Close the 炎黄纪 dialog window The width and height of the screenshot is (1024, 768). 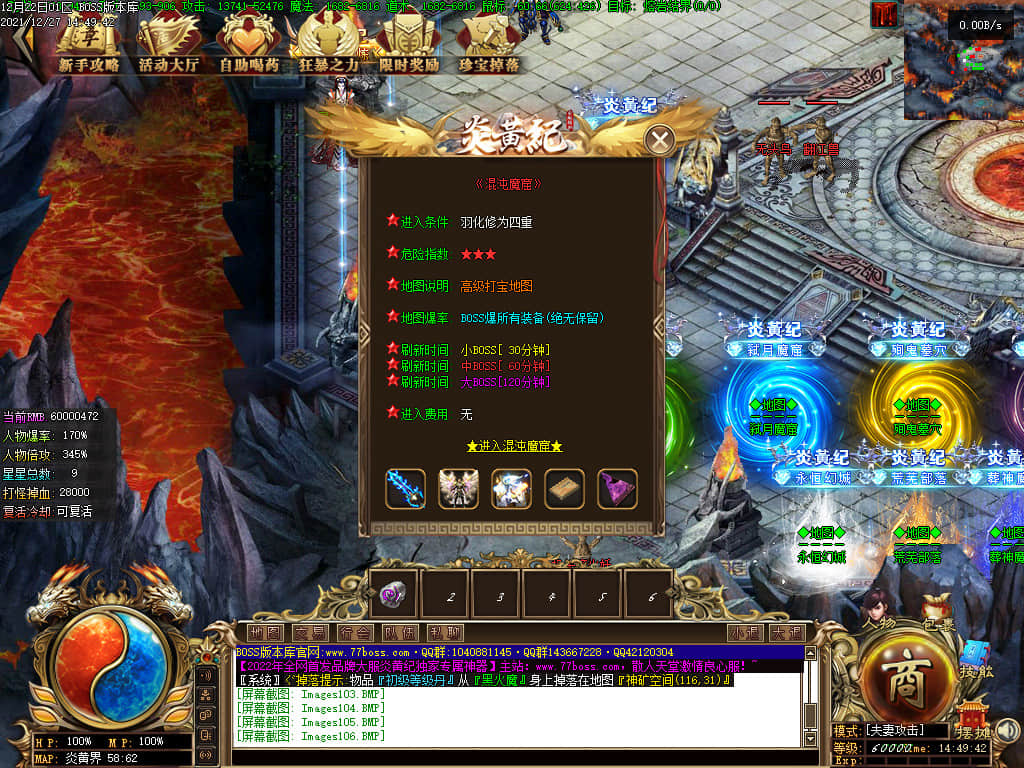coord(659,140)
